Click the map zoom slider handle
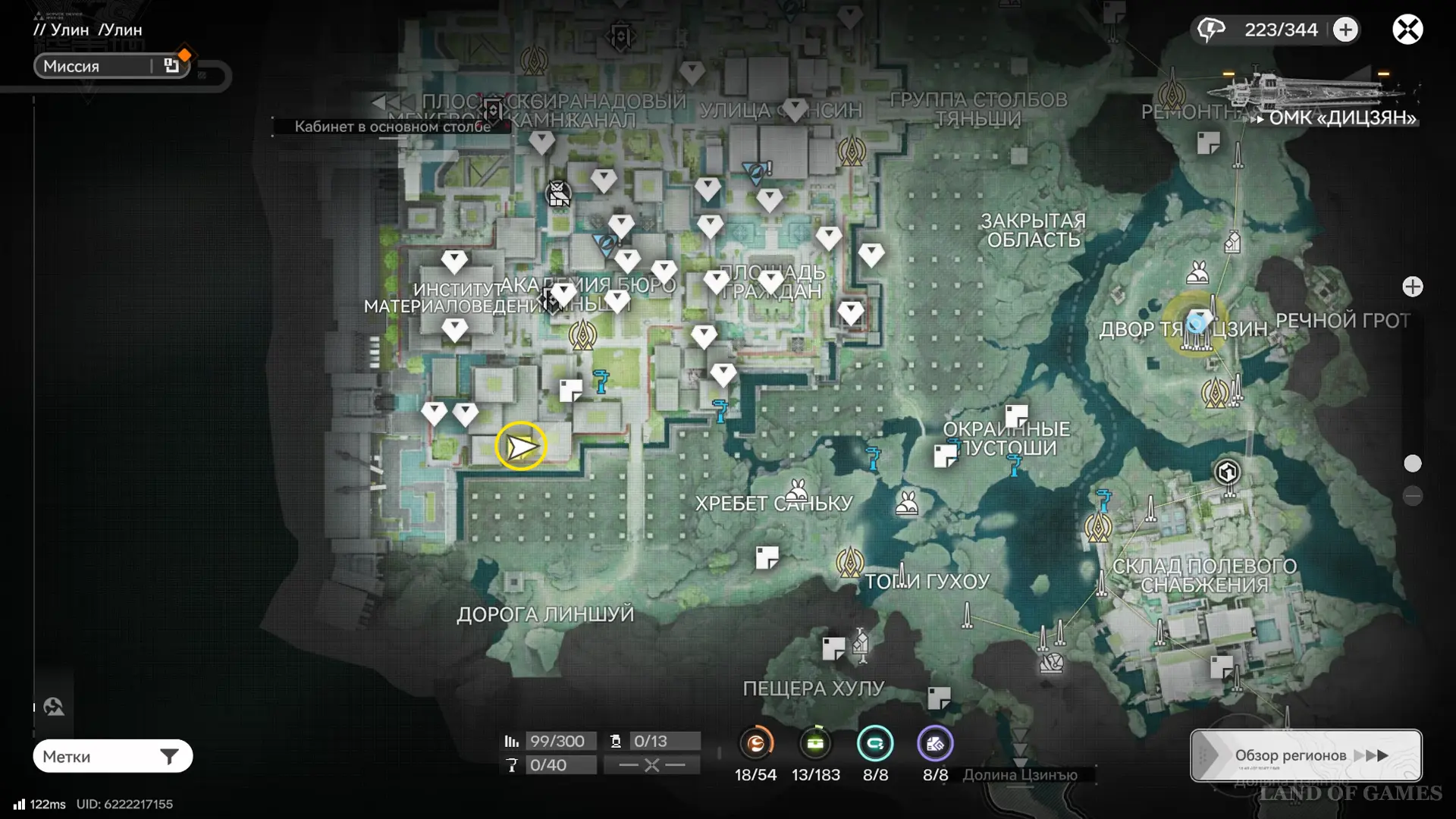Image resolution: width=1456 pixels, height=819 pixels. (1412, 463)
